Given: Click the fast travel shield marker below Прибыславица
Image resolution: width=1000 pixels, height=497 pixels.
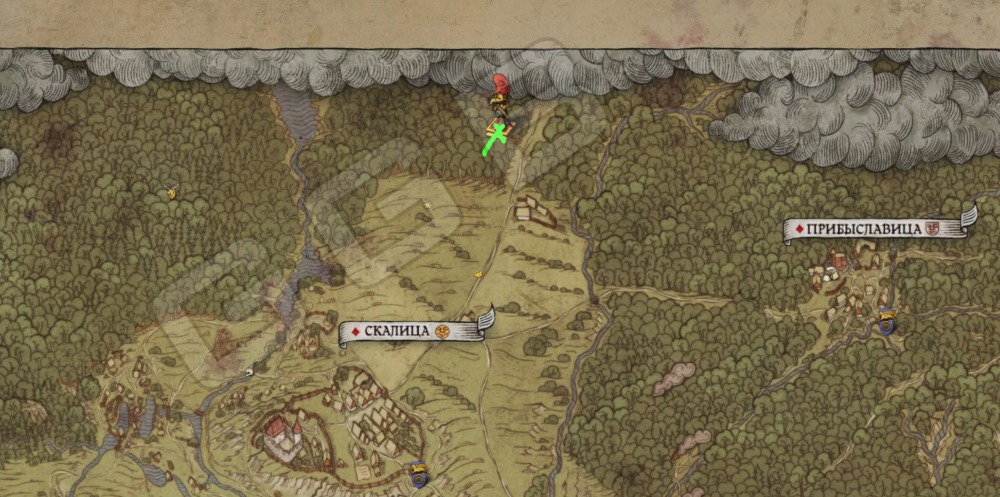Looking at the screenshot, I should tap(887, 322).
